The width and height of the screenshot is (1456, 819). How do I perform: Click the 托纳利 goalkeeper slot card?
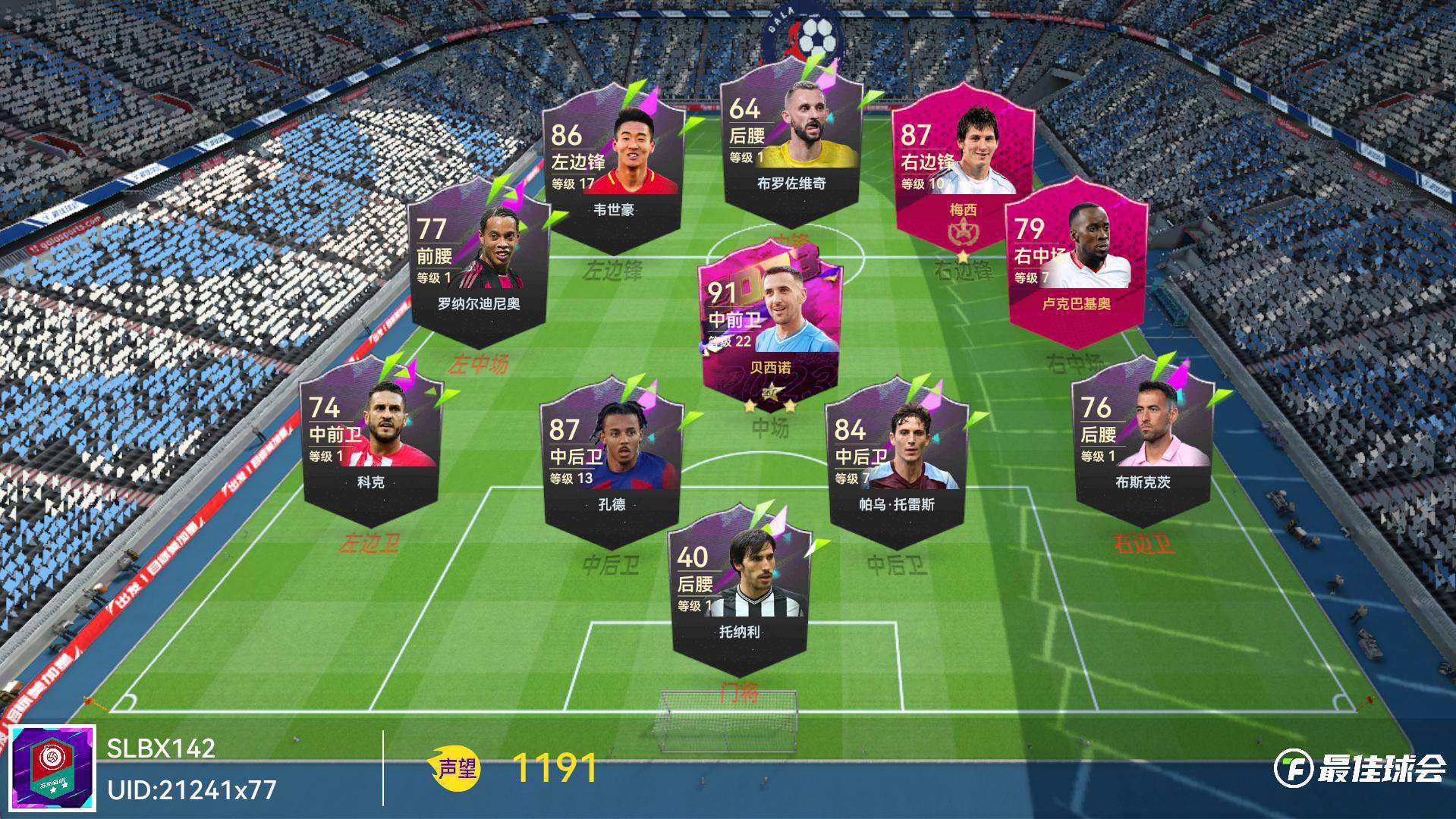(x=739, y=591)
